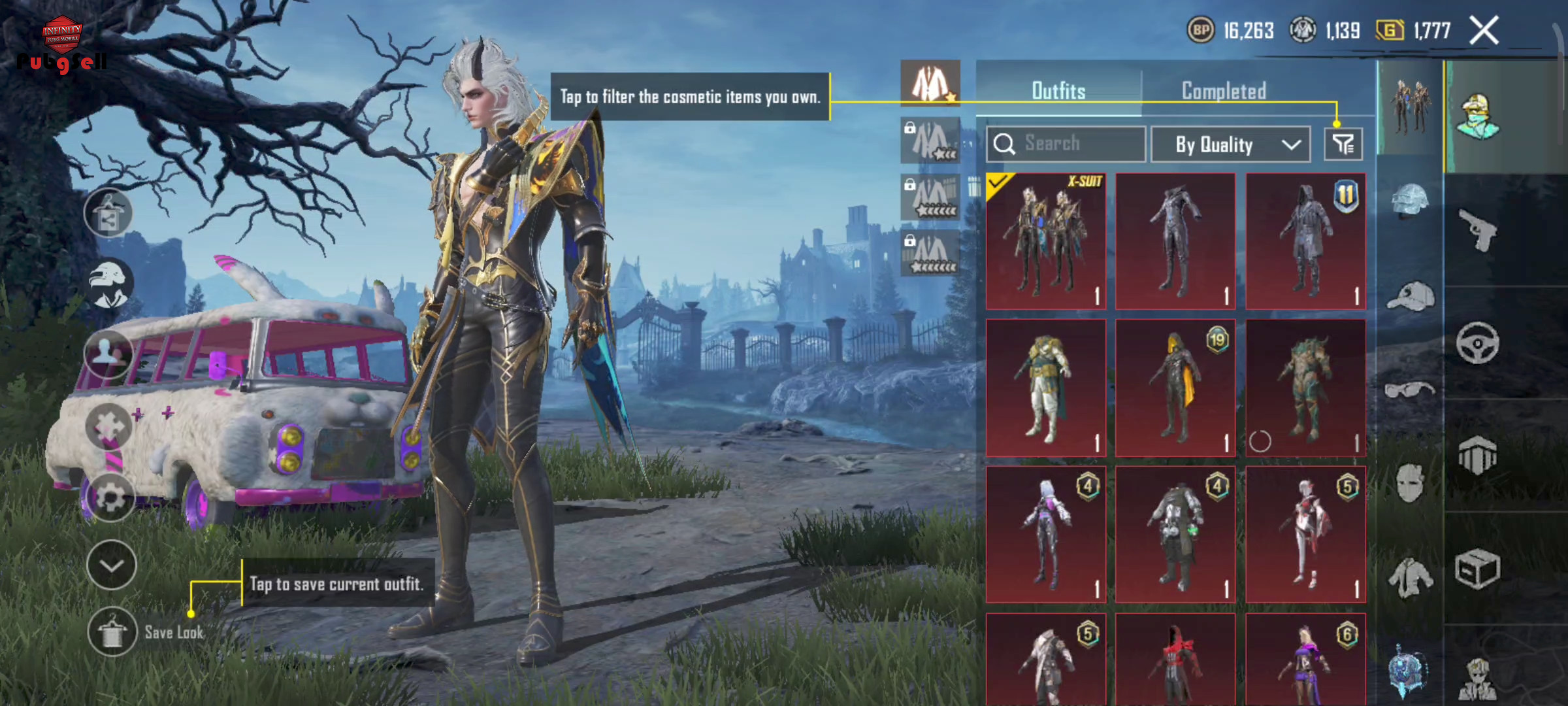Open the pistol weapon category
The width and height of the screenshot is (1568, 706).
[1478, 230]
